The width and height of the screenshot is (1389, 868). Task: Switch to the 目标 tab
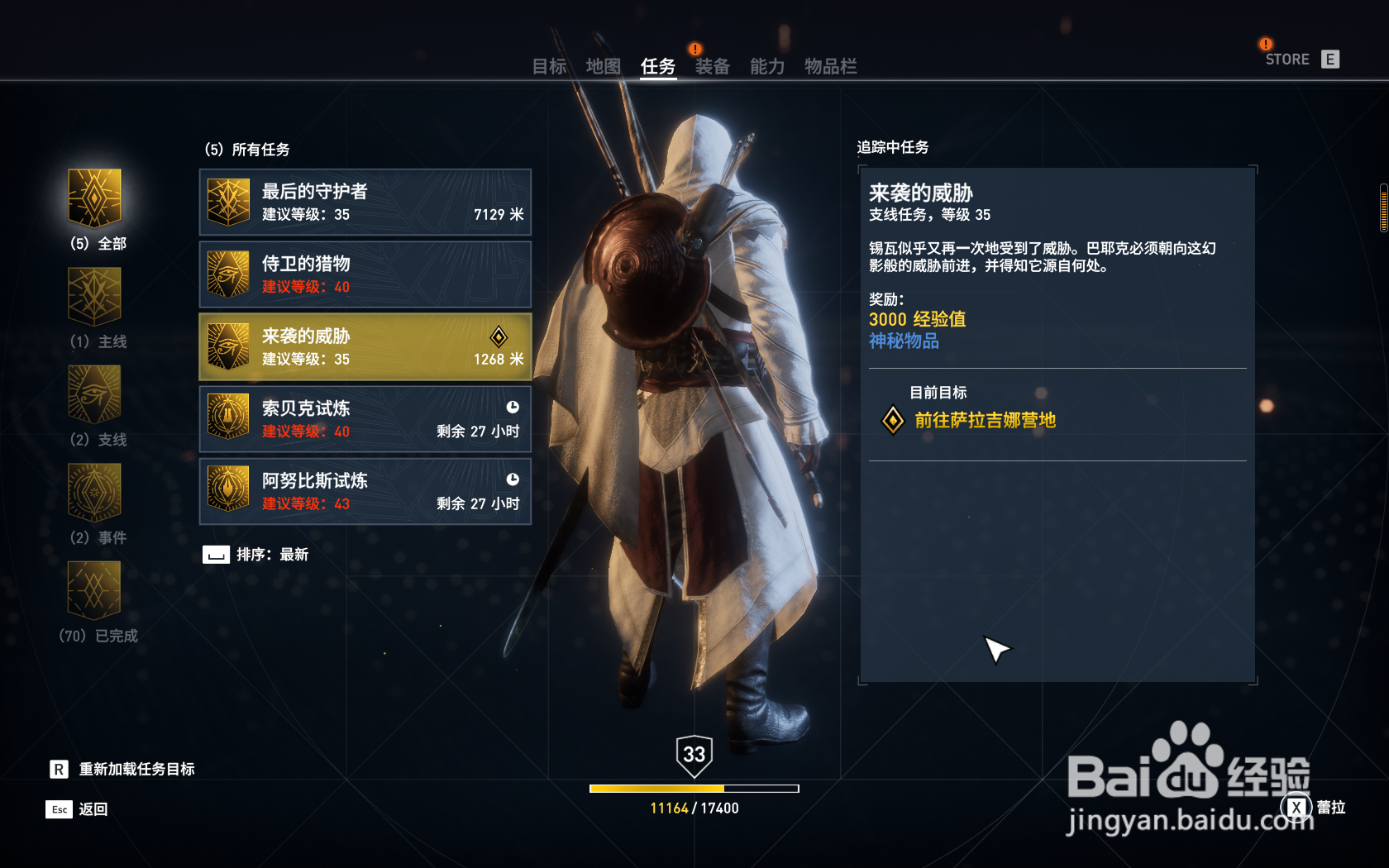point(549,66)
